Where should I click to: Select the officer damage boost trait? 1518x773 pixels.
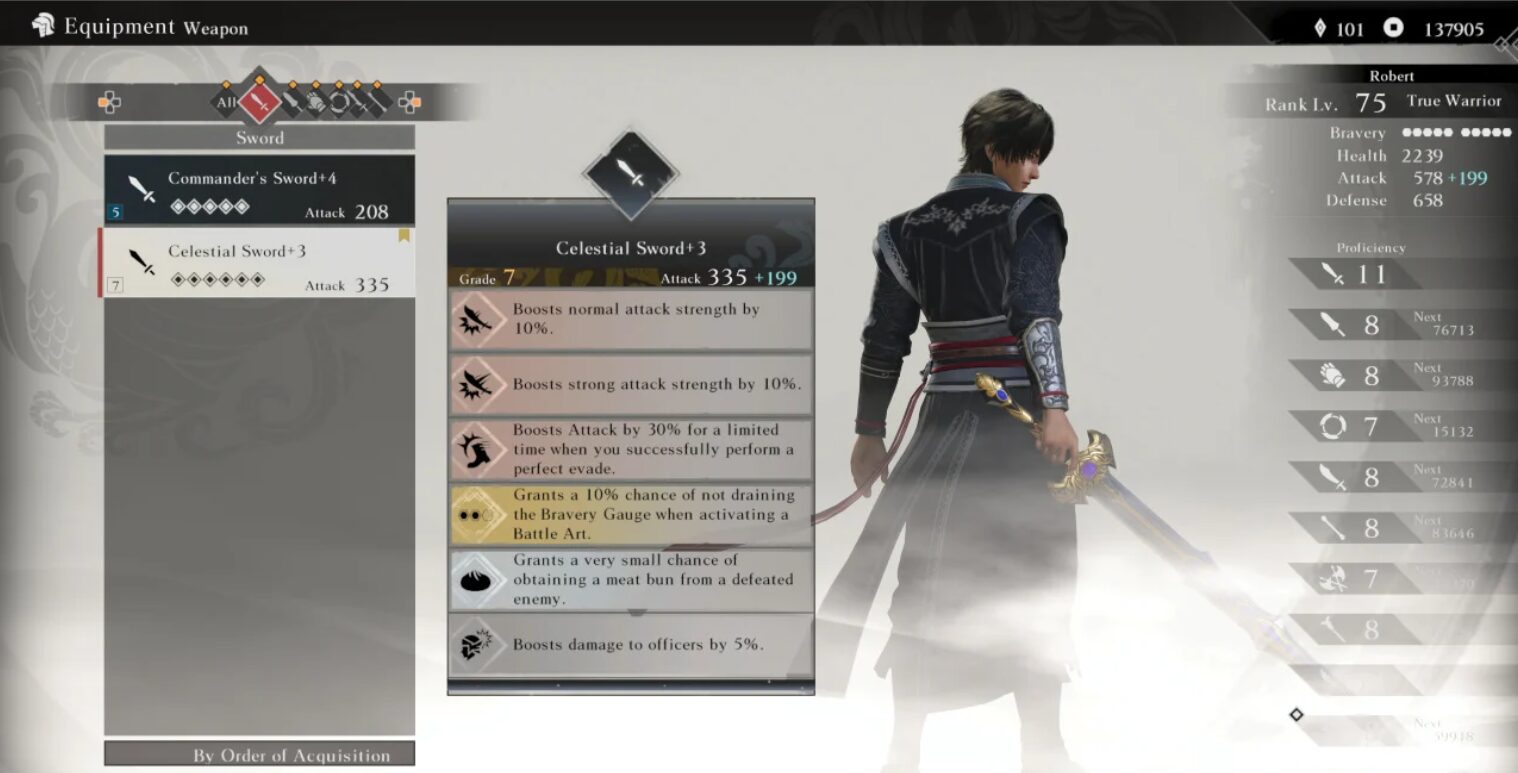tap(630, 645)
